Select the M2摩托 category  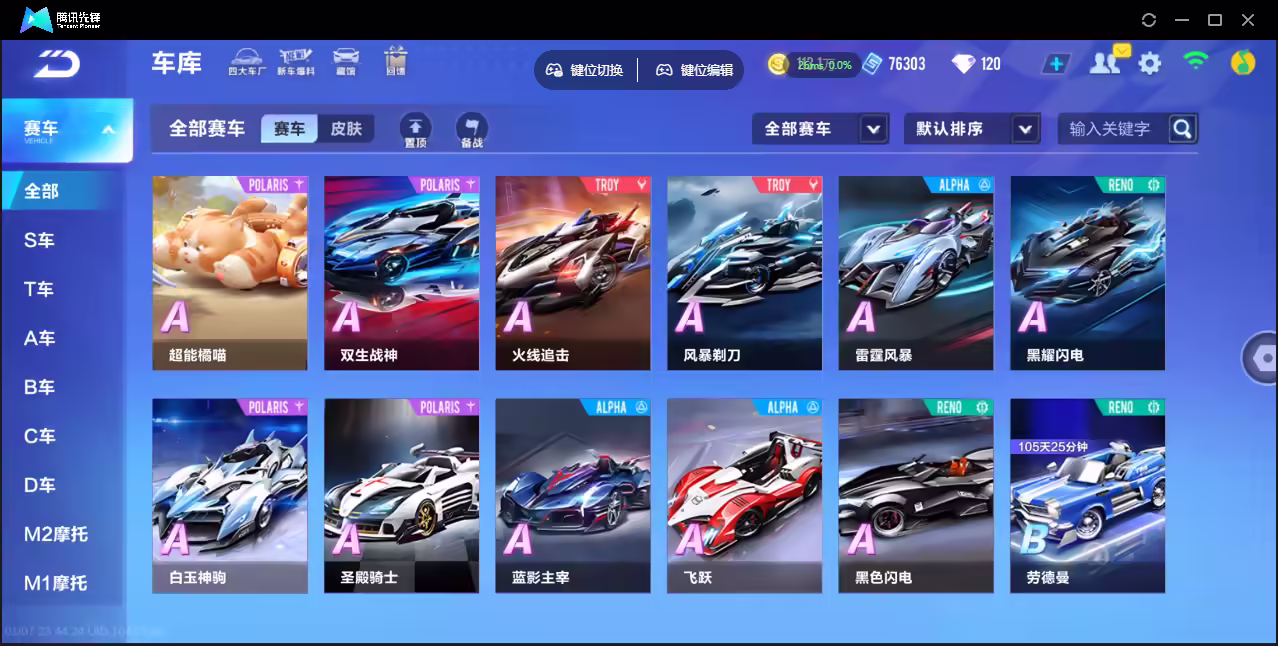pyautogui.click(x=56, y=534)
